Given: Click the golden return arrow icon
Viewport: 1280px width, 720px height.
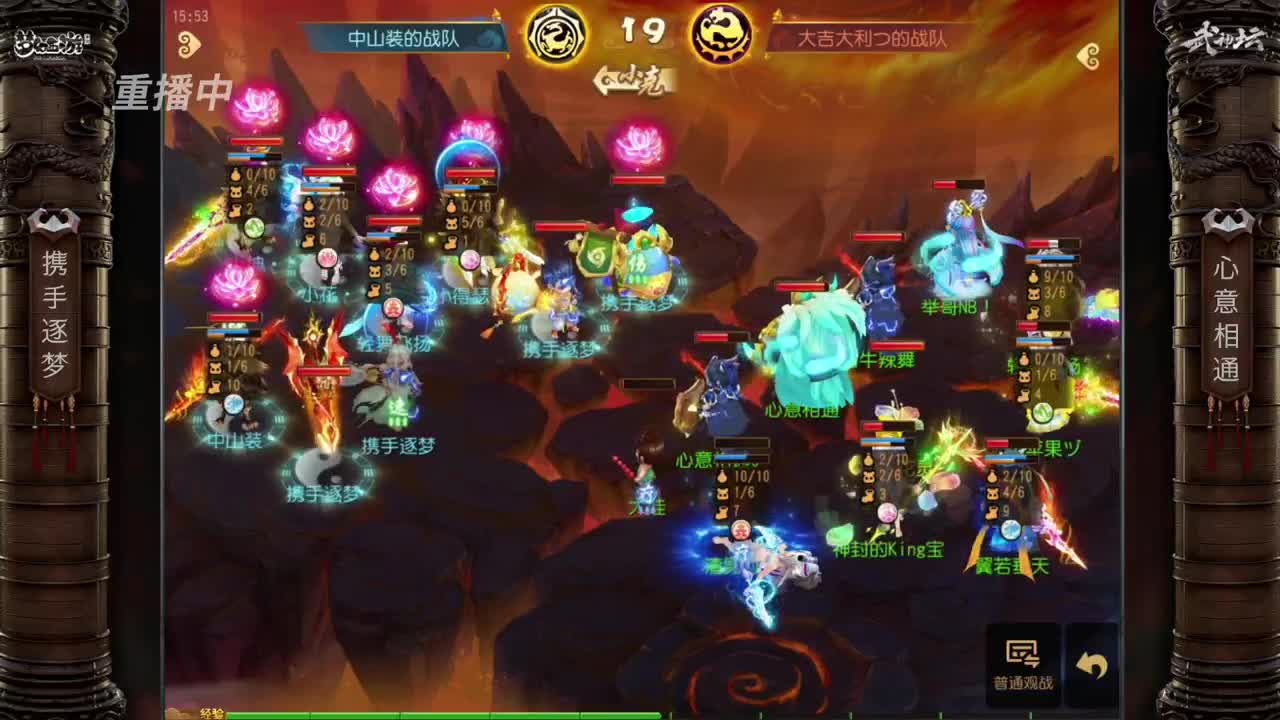Looking at the screenshot, I should 1090,663.
